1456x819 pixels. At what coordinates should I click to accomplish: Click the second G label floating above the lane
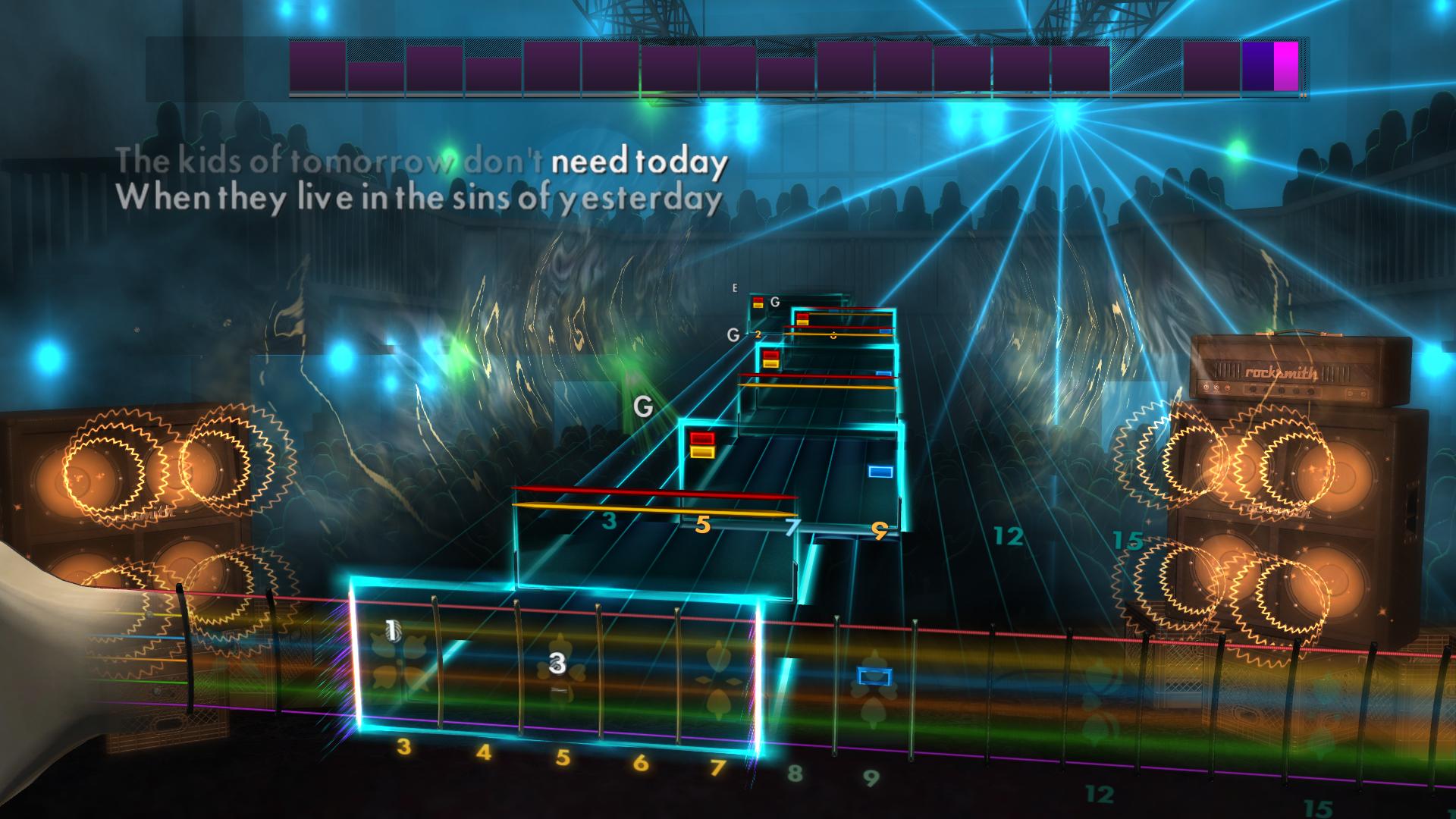coord(733,334)
